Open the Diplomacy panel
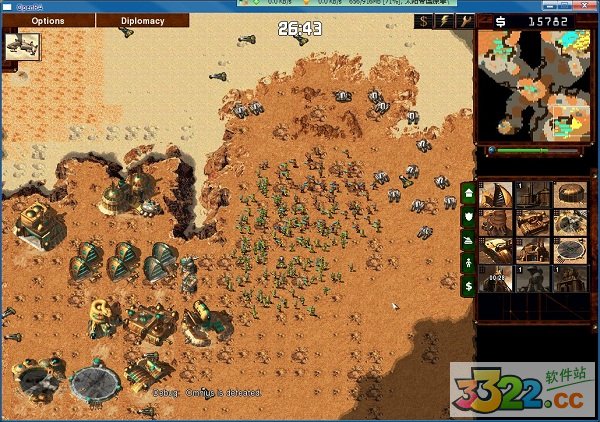The height and width of the screenshot is (422, 600). pos(144,20)
